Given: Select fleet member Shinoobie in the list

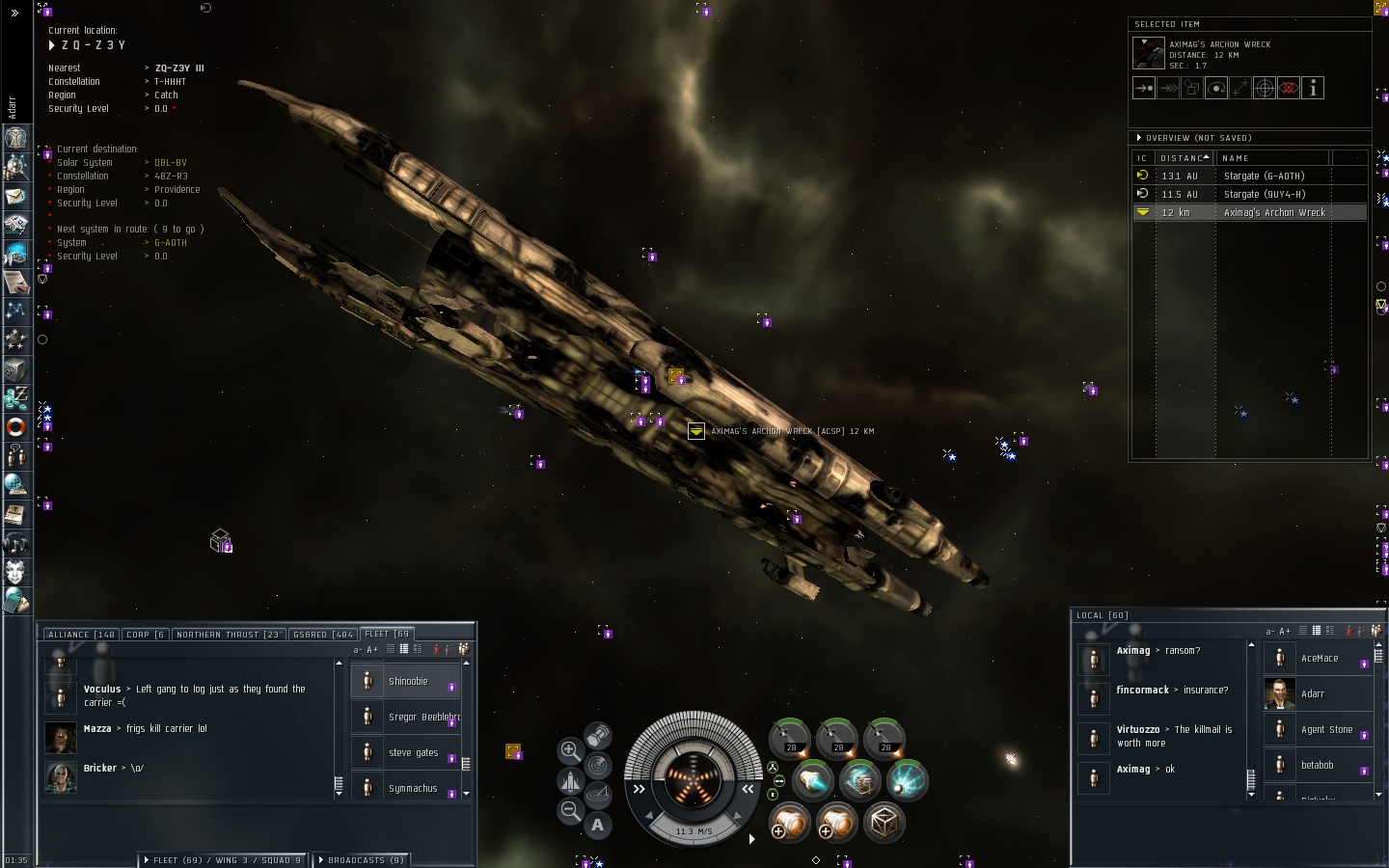Looking at the screenshot, I should coord(407,682).
